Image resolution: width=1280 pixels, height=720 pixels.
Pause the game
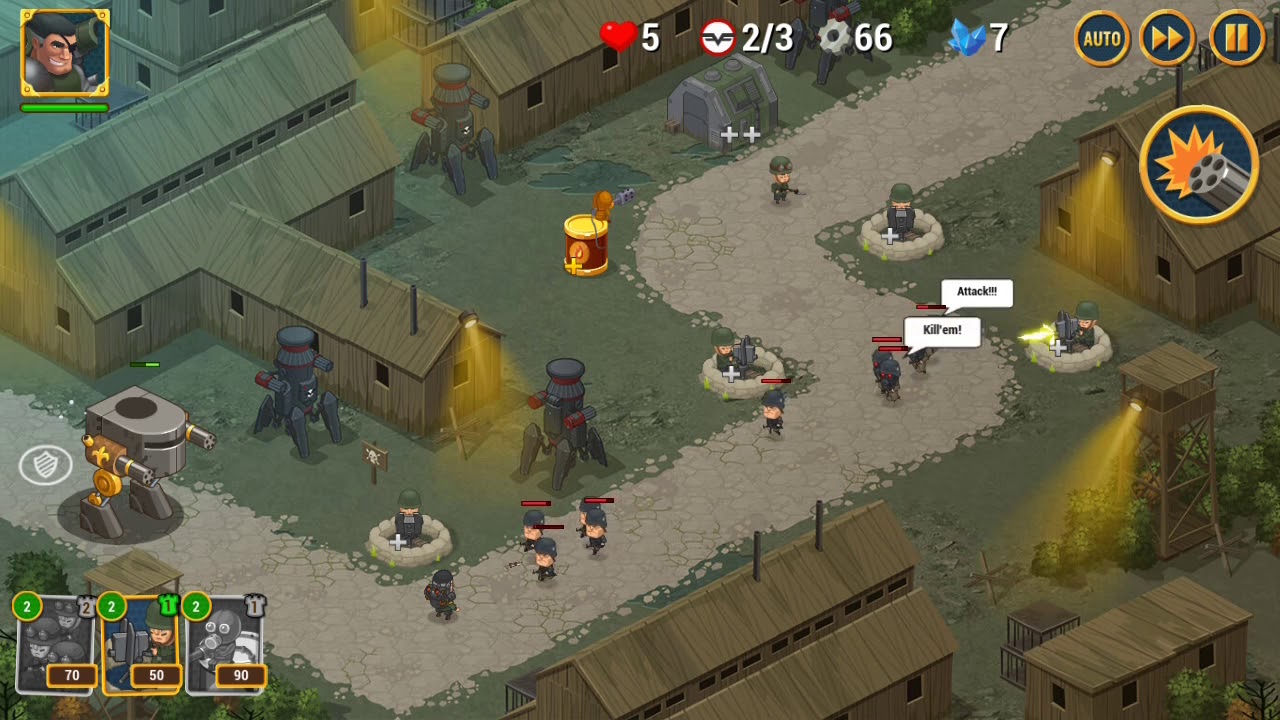(1237, 39)
